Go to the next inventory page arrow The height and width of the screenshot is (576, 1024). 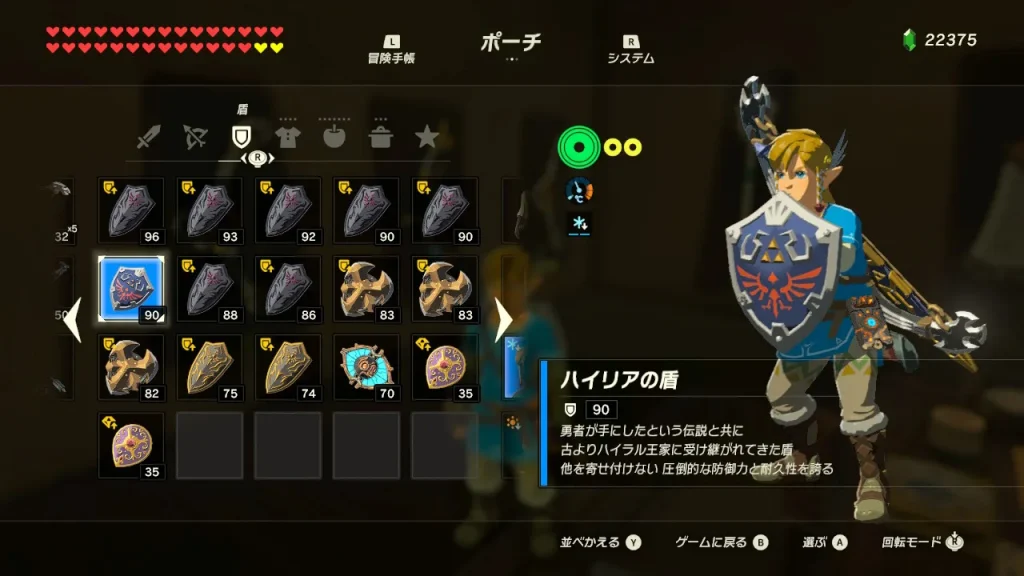tap(503, 321)
